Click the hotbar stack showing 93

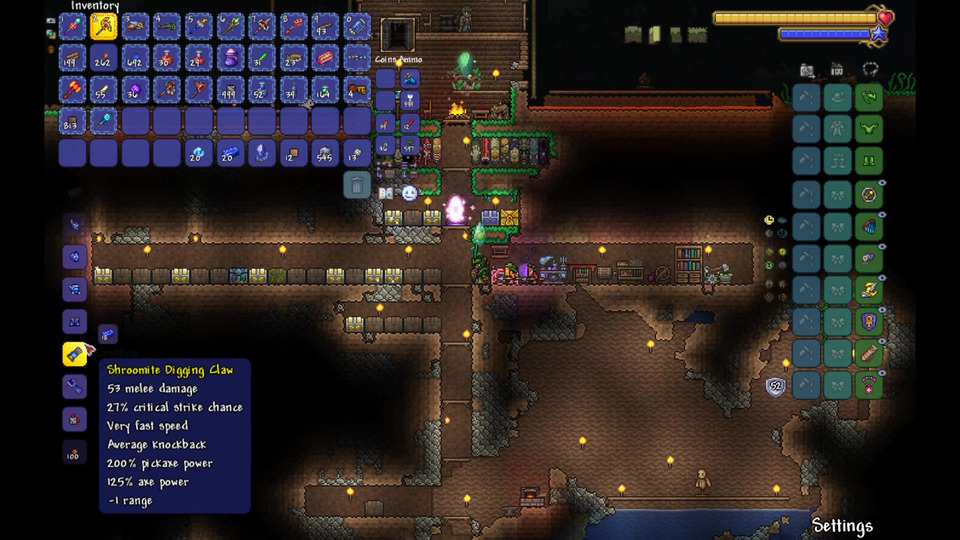click(325, 26)
